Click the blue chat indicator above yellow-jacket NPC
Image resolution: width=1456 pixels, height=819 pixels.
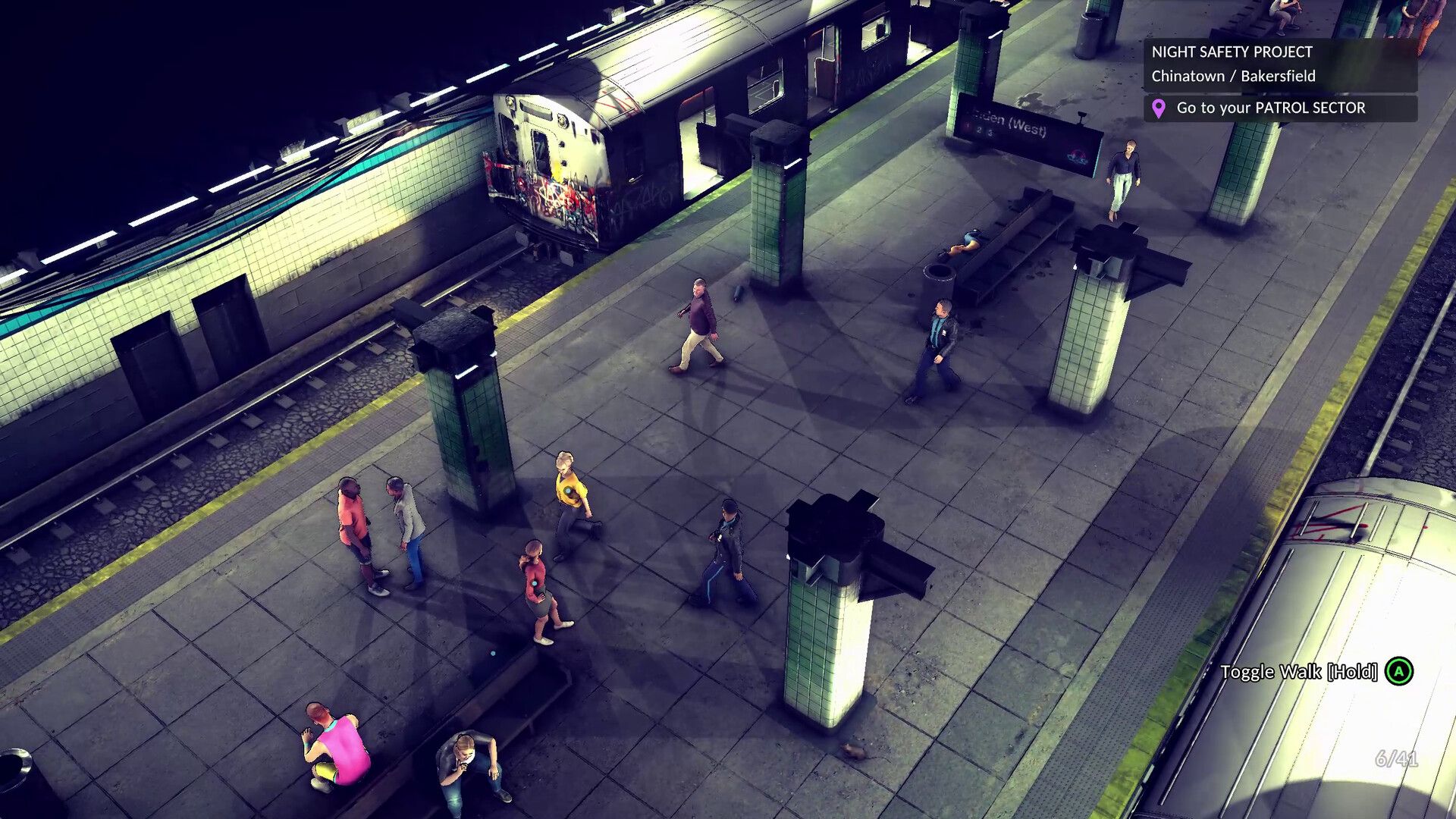click(568, 490)
